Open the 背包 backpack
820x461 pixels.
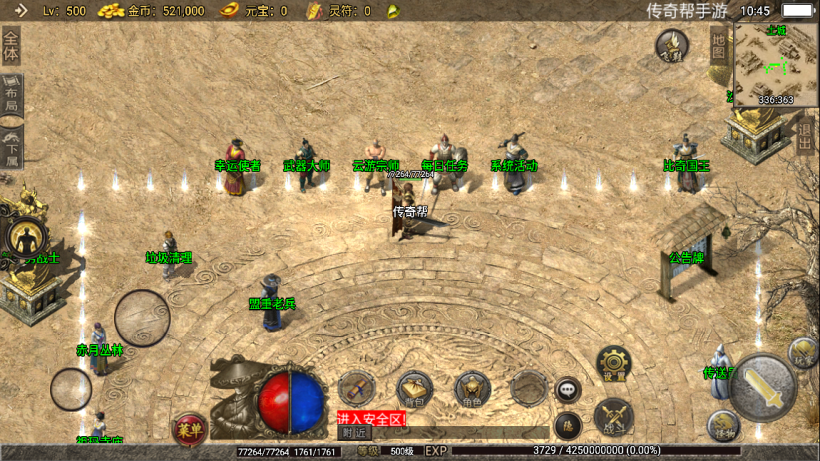413,389
